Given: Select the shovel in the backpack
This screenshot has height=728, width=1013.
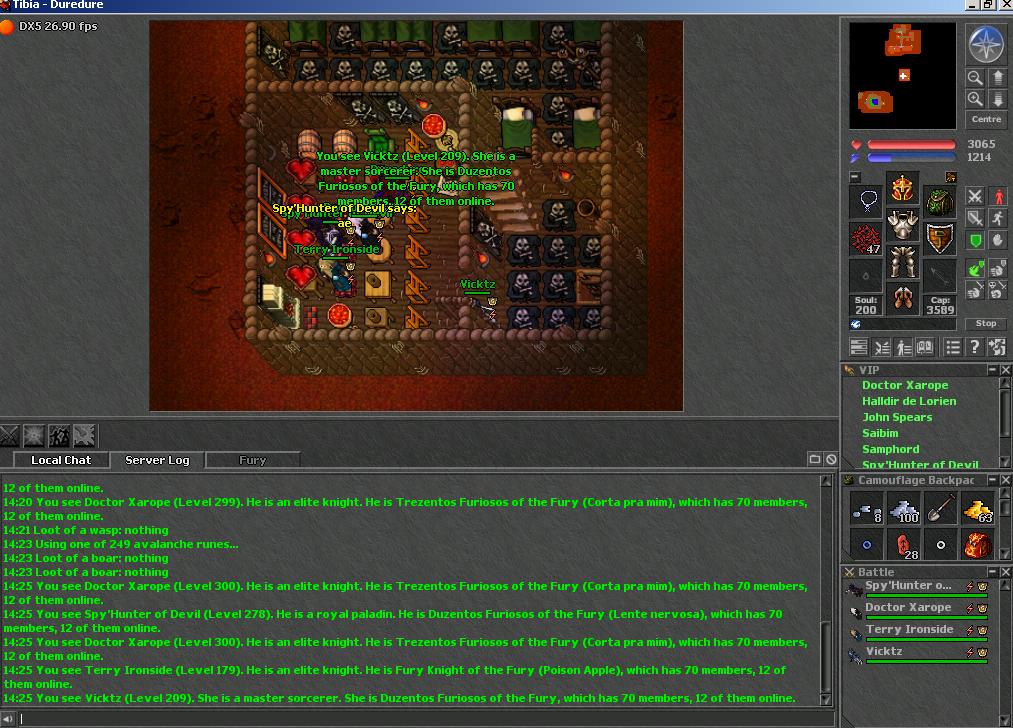Looking at the screenshot, I should point(941,511).
